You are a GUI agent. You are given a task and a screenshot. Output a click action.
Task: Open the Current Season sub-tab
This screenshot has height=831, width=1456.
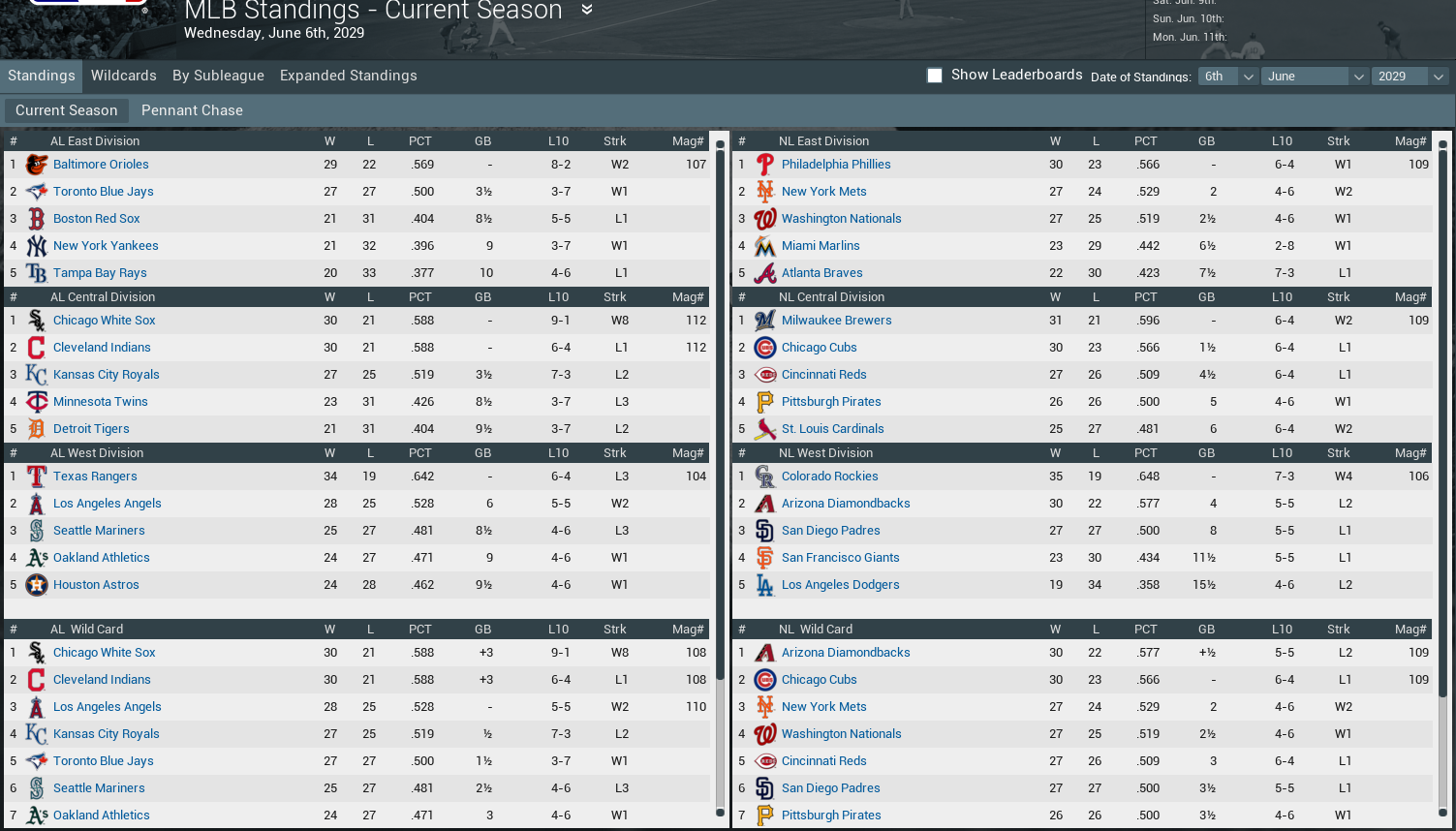coord(66,110)
